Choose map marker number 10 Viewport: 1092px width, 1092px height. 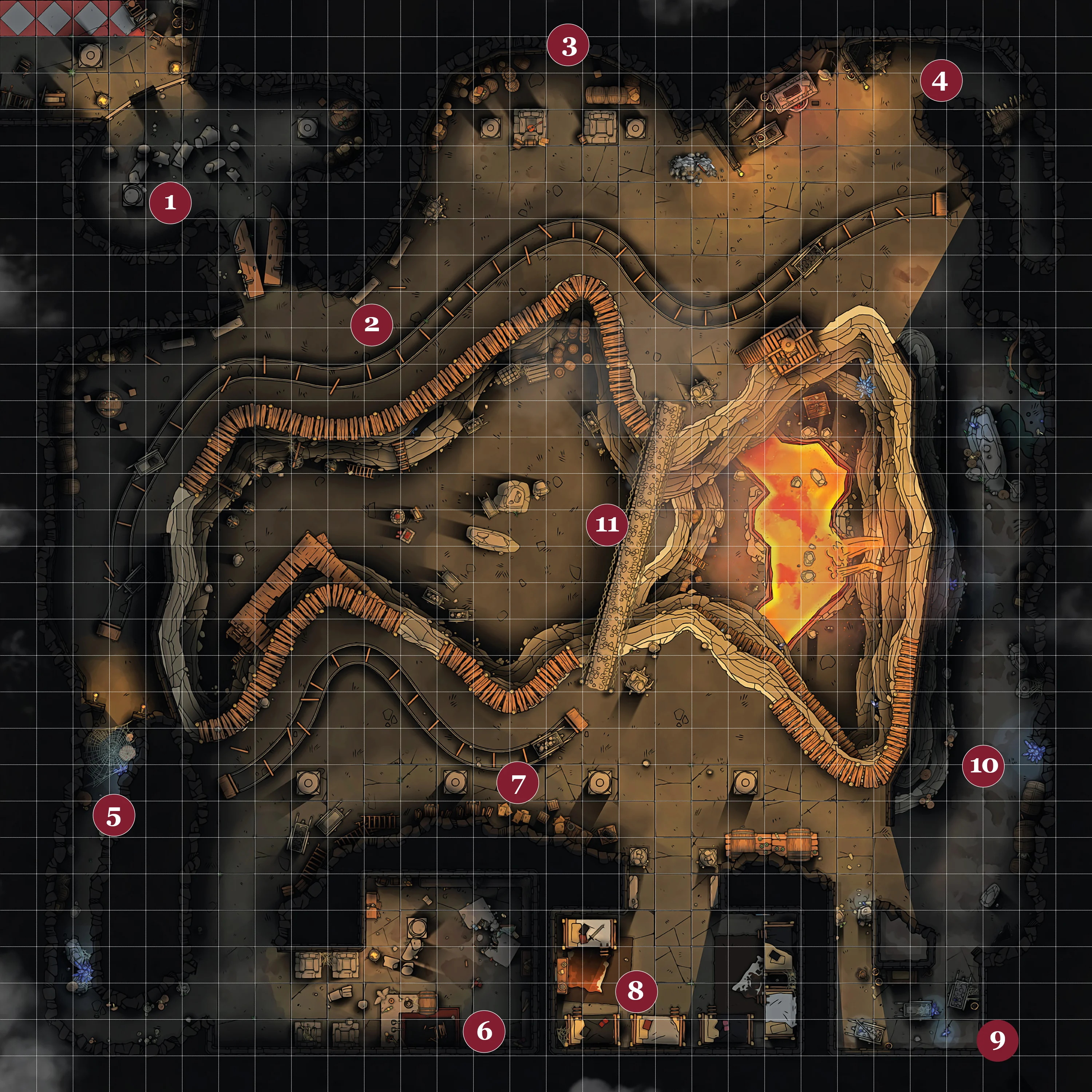click(984, 765)
